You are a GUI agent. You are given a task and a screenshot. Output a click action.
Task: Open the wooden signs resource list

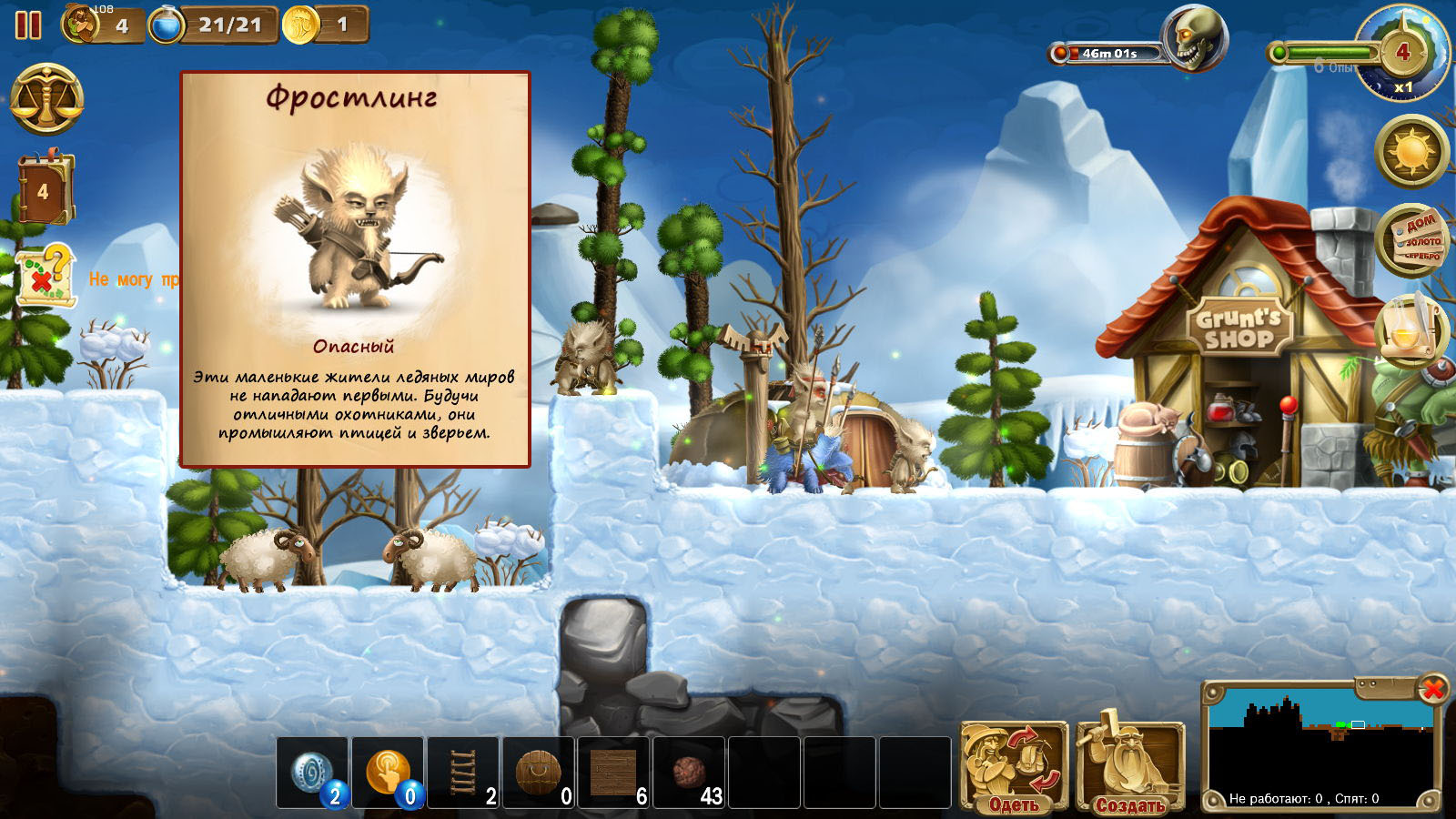coord(1411,239)
